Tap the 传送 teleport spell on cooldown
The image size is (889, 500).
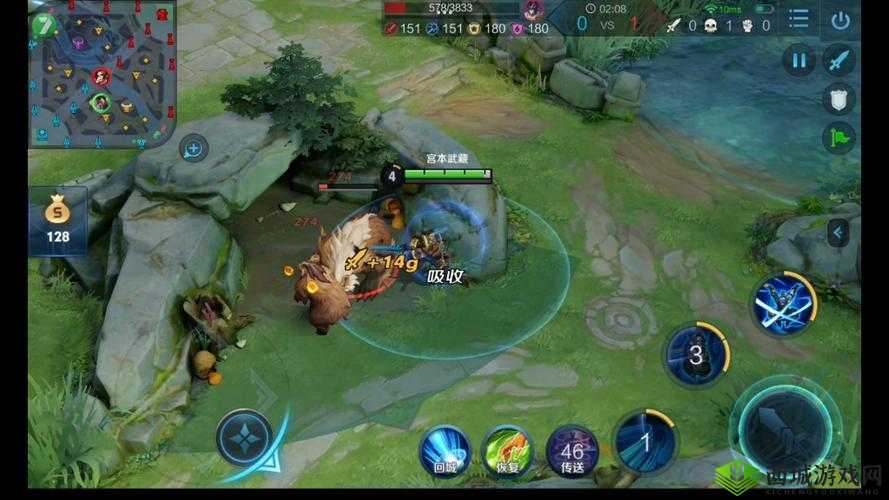[x=572, y=449]
